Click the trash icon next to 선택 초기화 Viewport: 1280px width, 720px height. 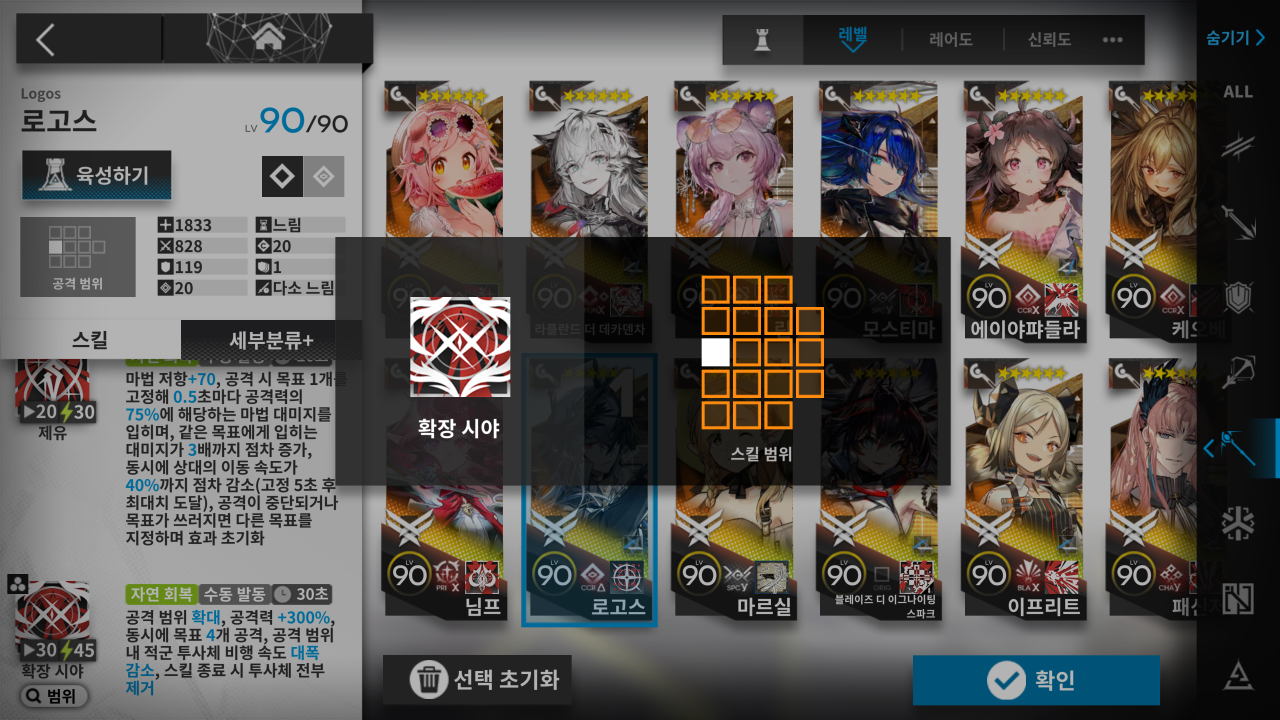point(430,680)
